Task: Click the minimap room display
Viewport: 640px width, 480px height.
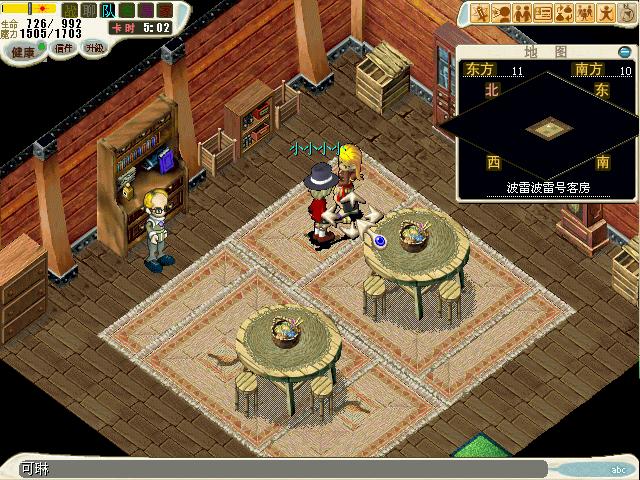Action: pyautogui.click(x=546, y=128)
